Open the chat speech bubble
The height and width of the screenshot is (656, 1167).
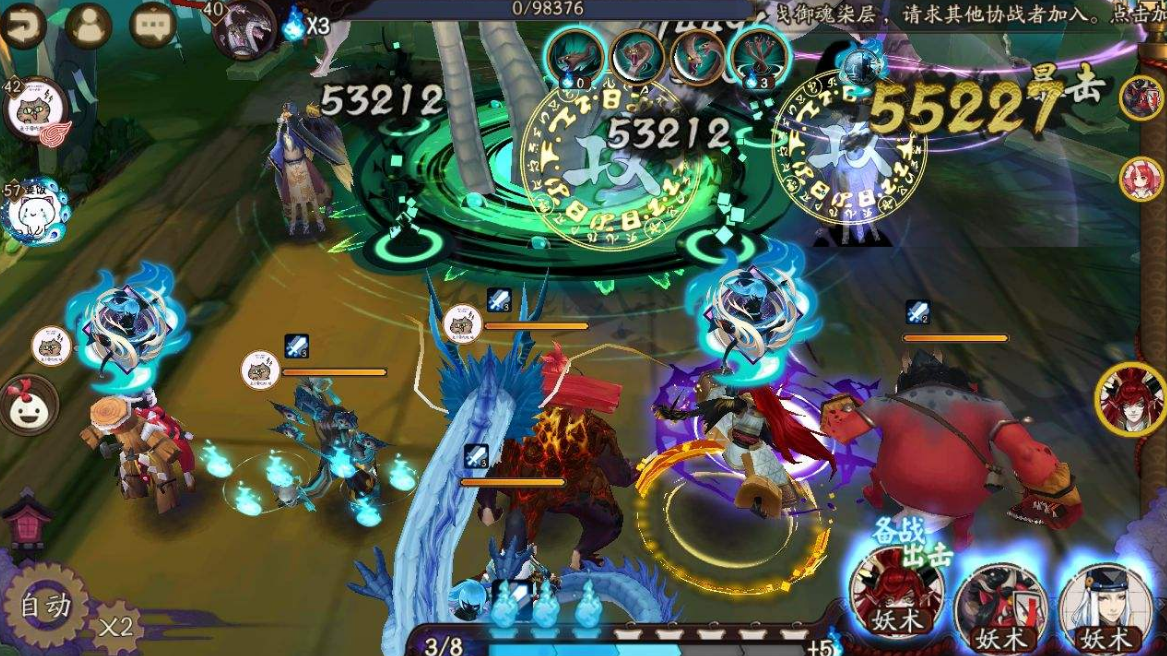(x=152, y=24)
